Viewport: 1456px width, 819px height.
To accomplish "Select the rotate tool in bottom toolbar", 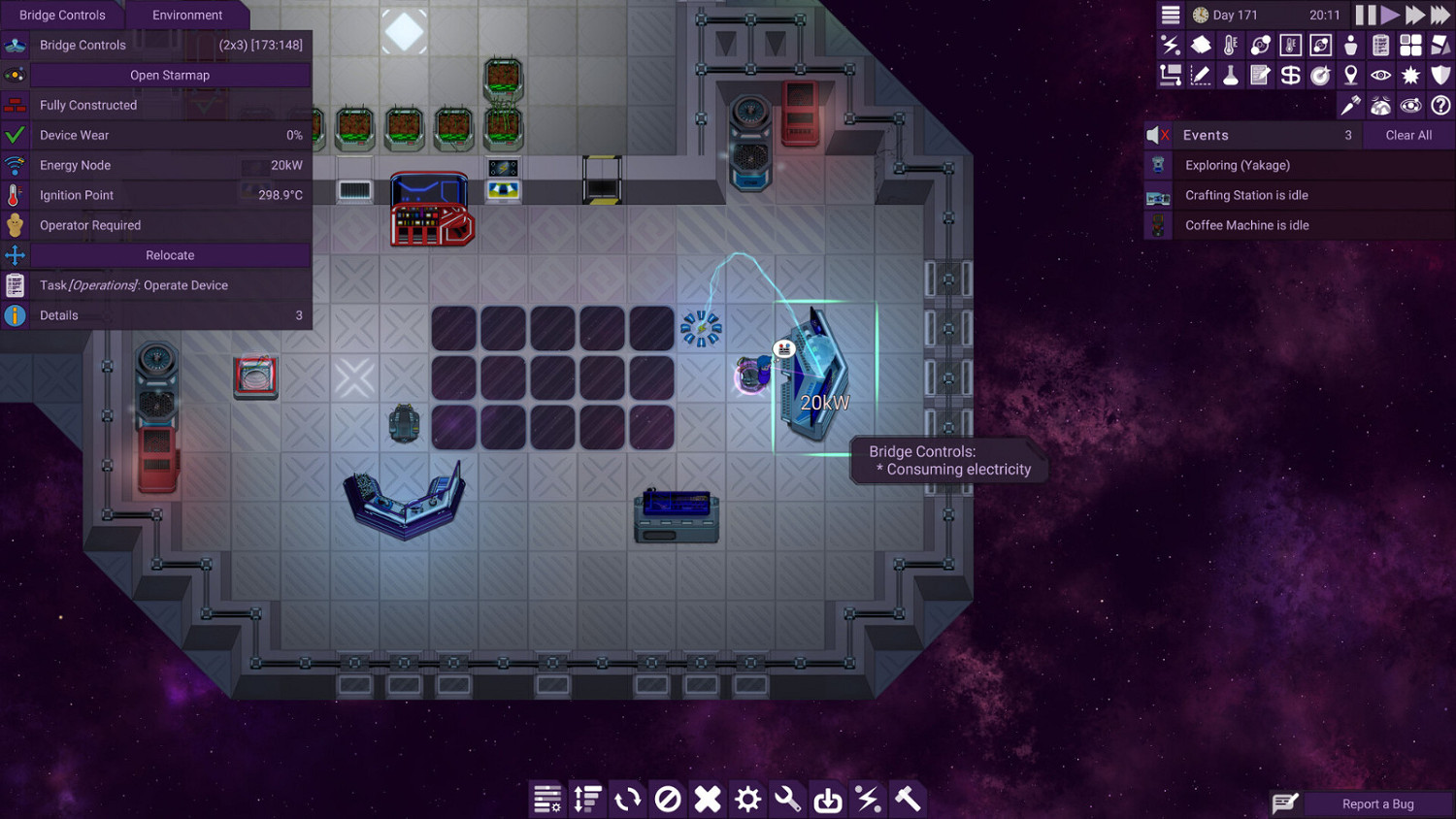I will click(x=627, y=799).
